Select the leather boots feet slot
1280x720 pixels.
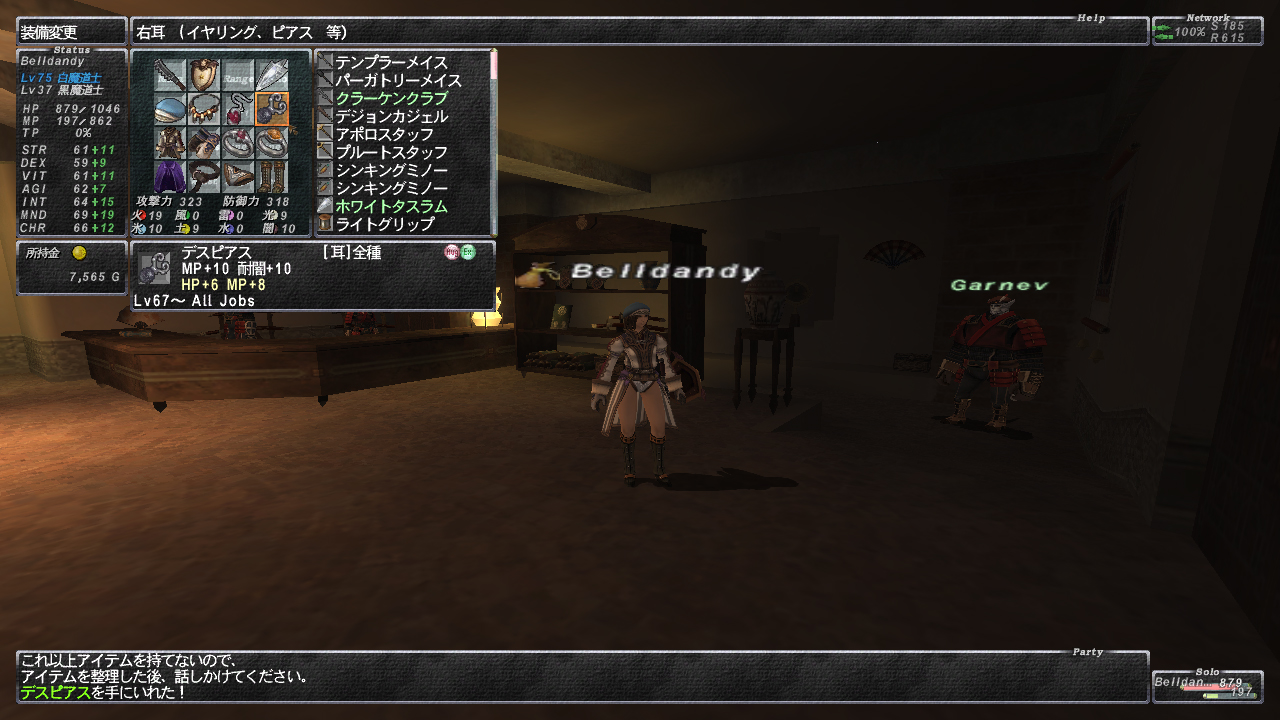pyautogui.click(x=272, y=177)
